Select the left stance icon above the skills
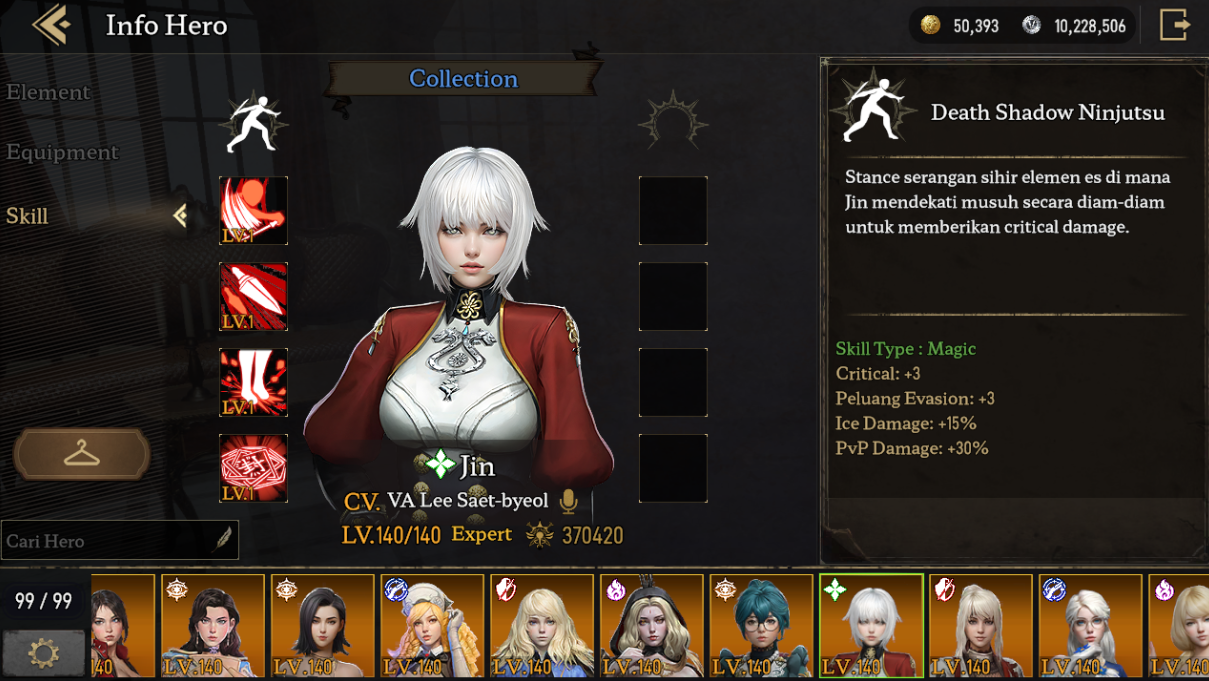The image size is (1209, 681). (x=253, y=125)
